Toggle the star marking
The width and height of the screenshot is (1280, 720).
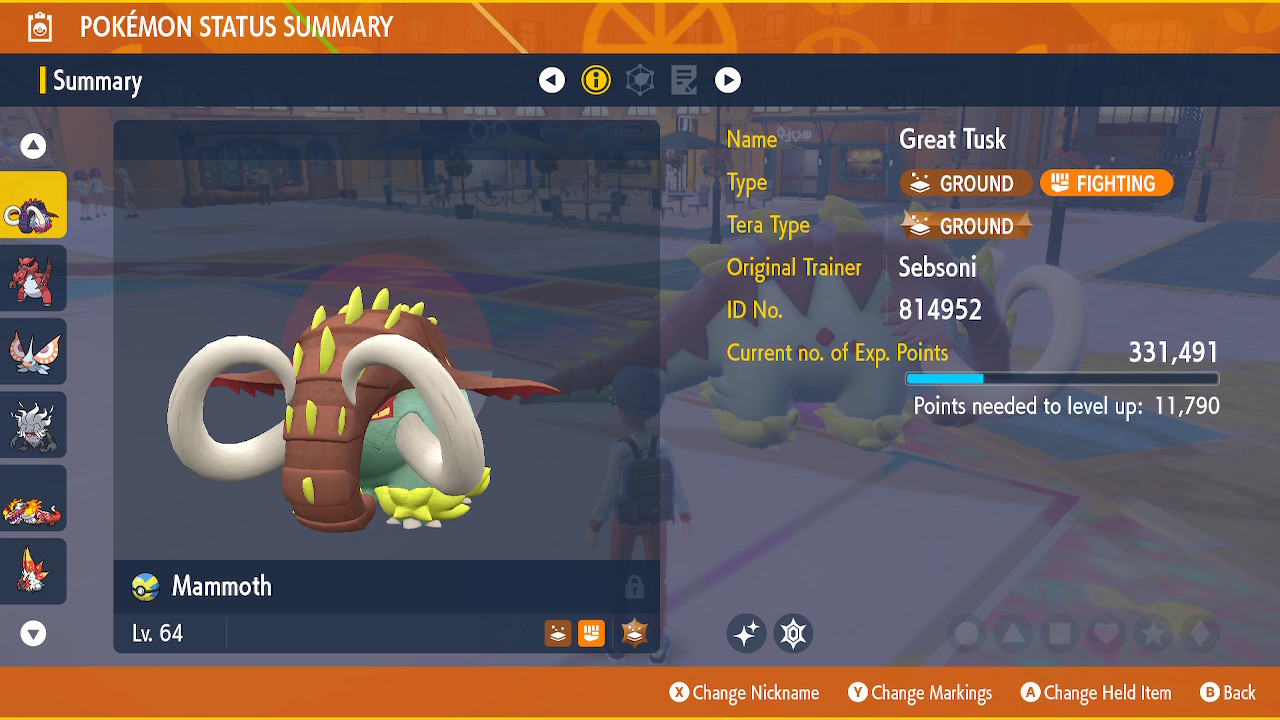point(1152,634)
